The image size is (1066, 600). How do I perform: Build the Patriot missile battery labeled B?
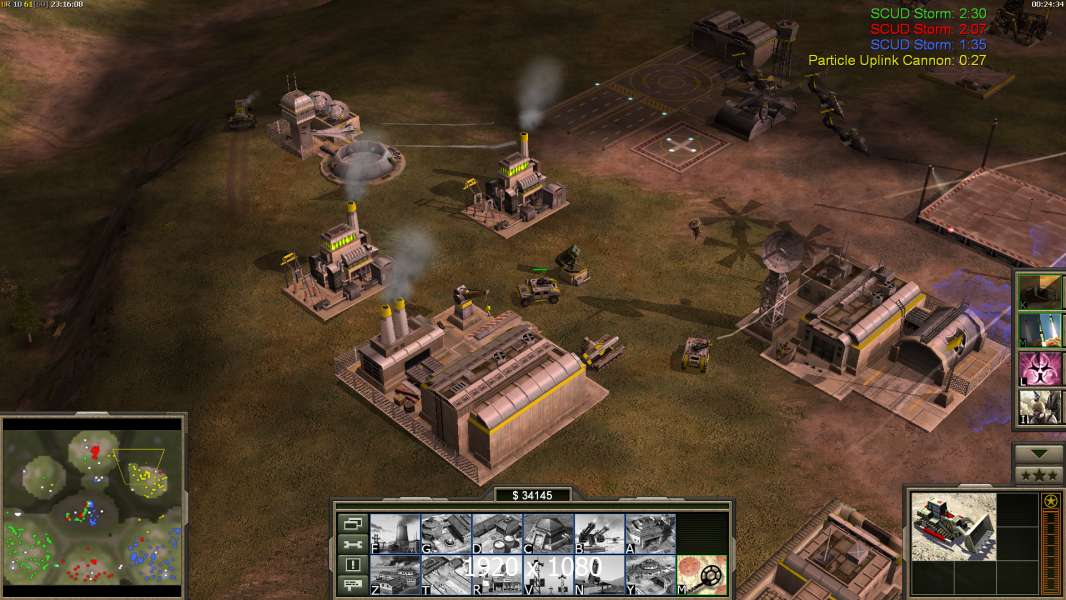coord(599,534)
